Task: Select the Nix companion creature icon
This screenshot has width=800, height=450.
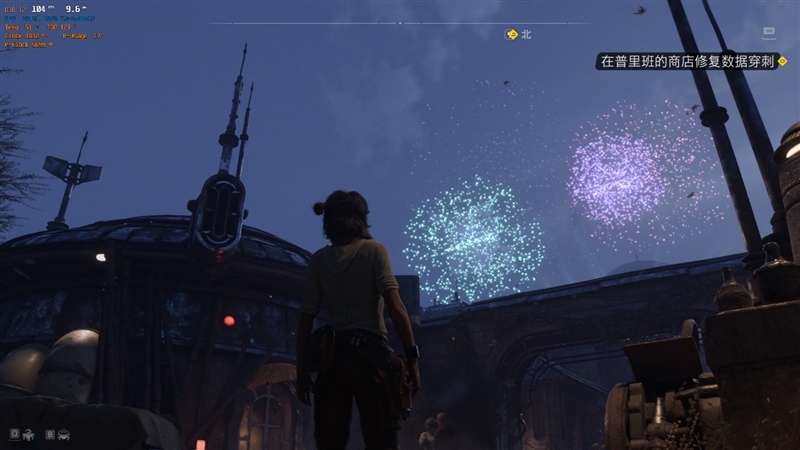Action: click(x=29, y=435)
